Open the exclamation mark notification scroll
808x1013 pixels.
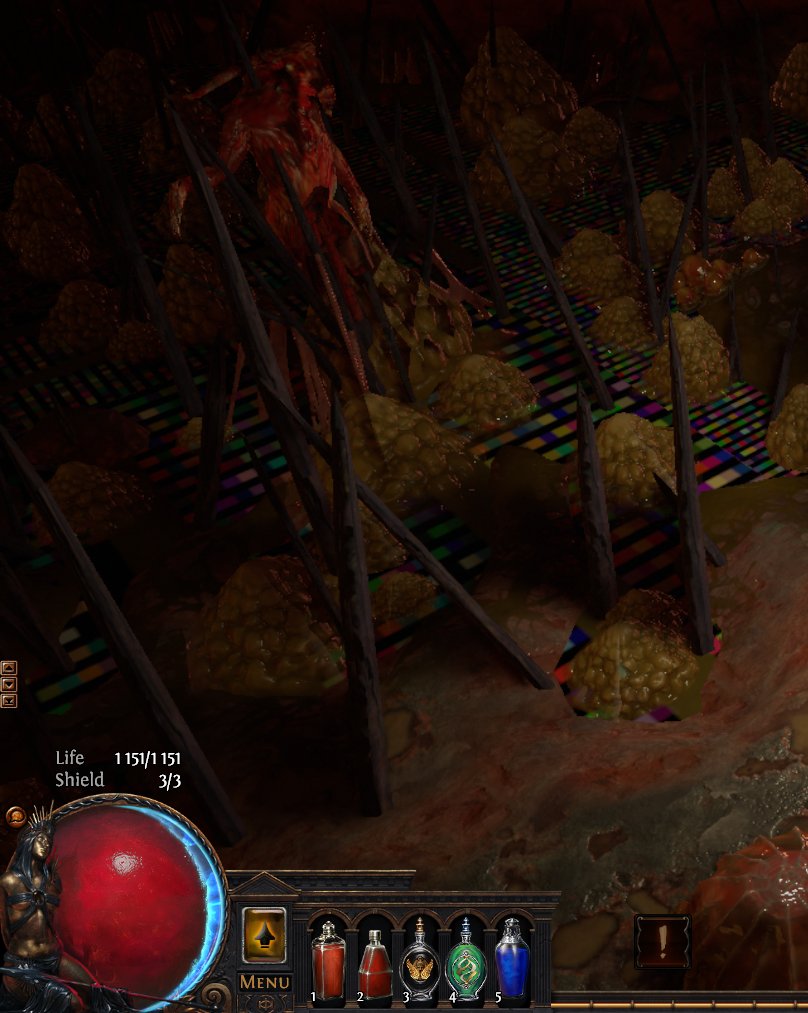click(x=662, y=941)
